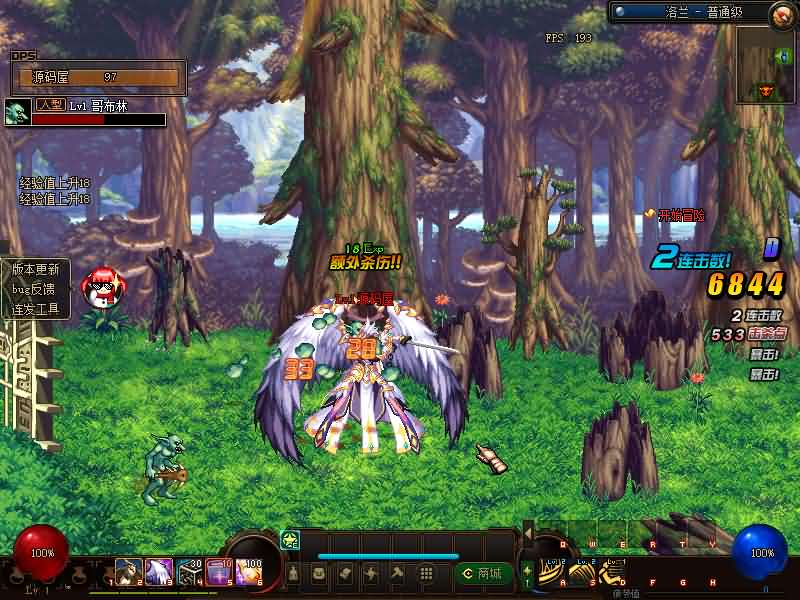Use the hotbar item in slot 1

point(128,572)
